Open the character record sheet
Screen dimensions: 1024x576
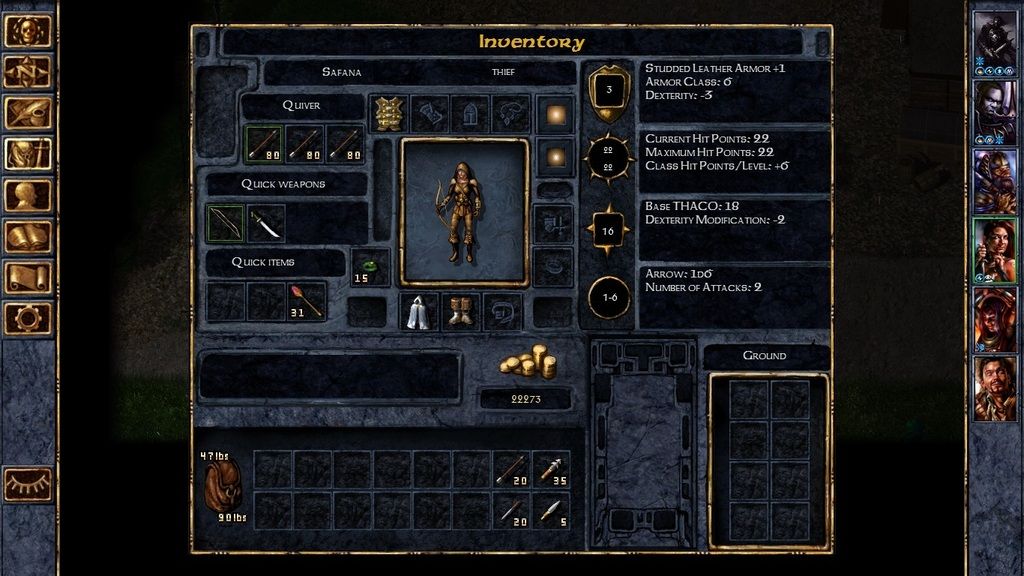click(27, 195)
